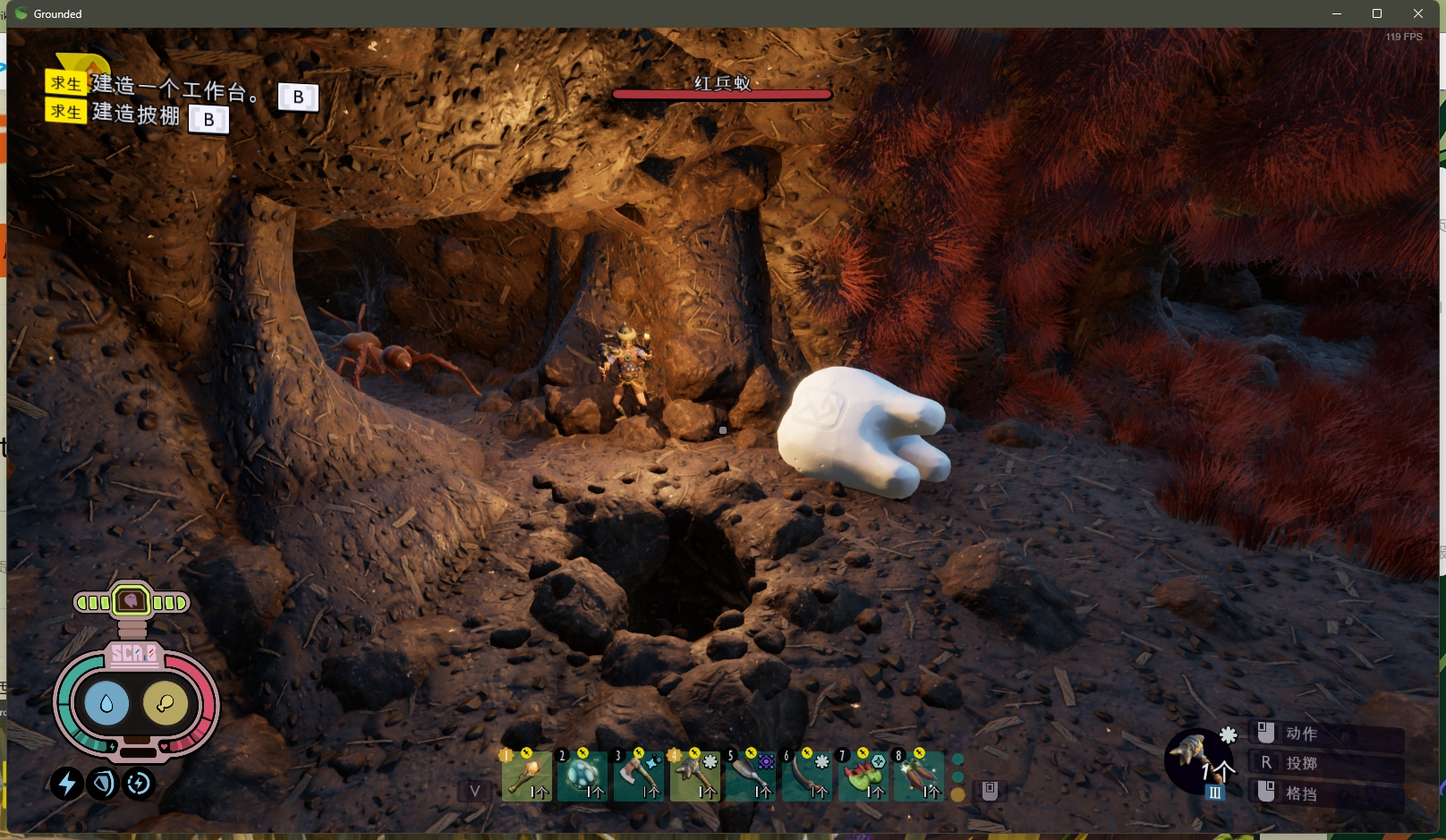This screenshot has width=1446, height=840.
Task: Equip the axe from hotbar slot 3
Action: click(639, 775)
